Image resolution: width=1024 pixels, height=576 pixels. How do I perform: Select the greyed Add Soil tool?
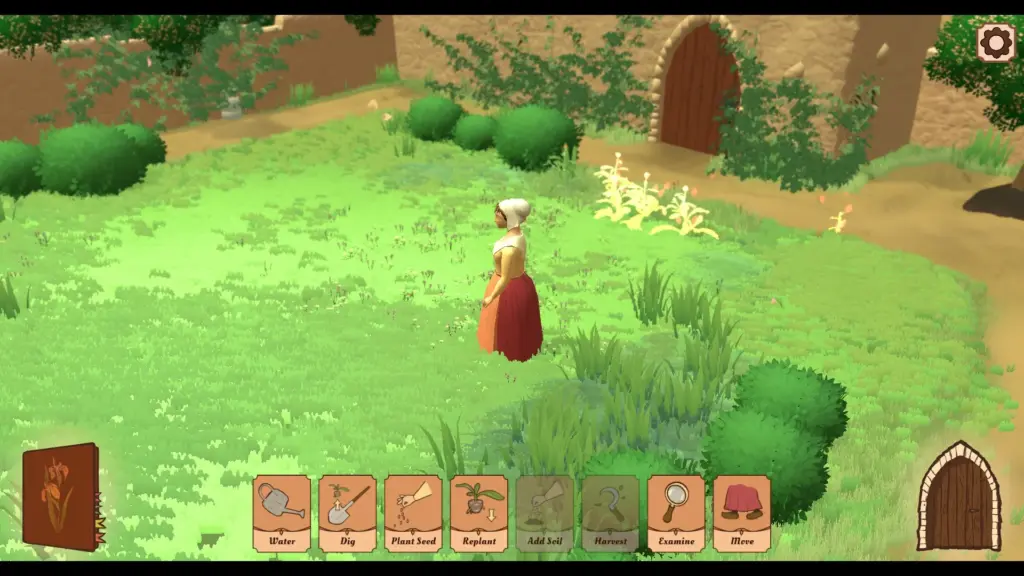(x=544, y=512)
